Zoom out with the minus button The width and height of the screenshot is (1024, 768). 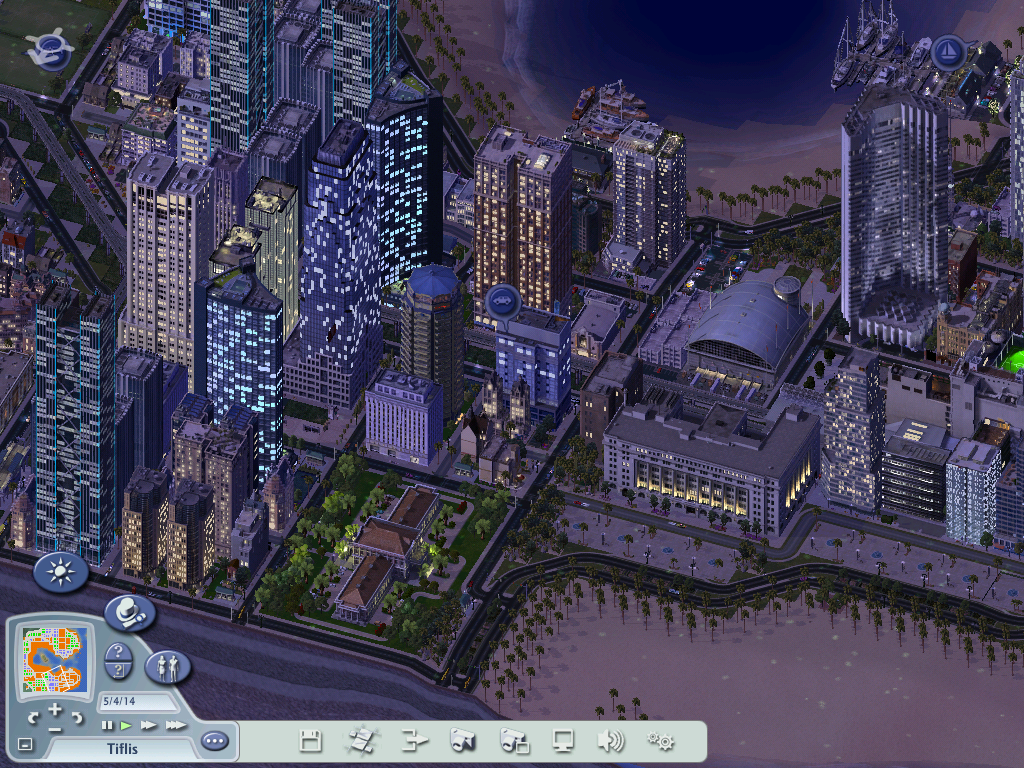55,728
